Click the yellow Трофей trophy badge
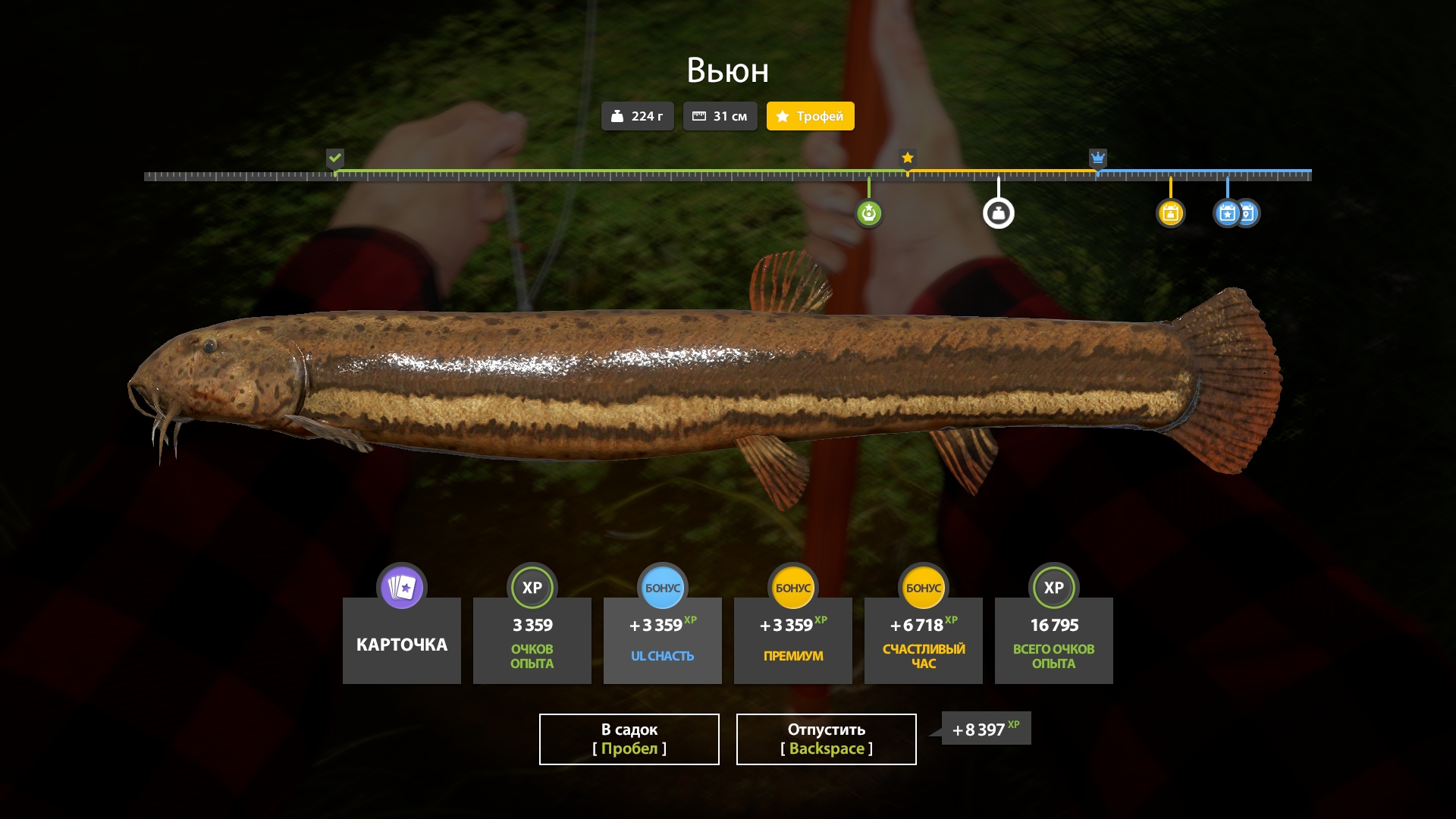The image size is (1456, 819). [810, 116]
